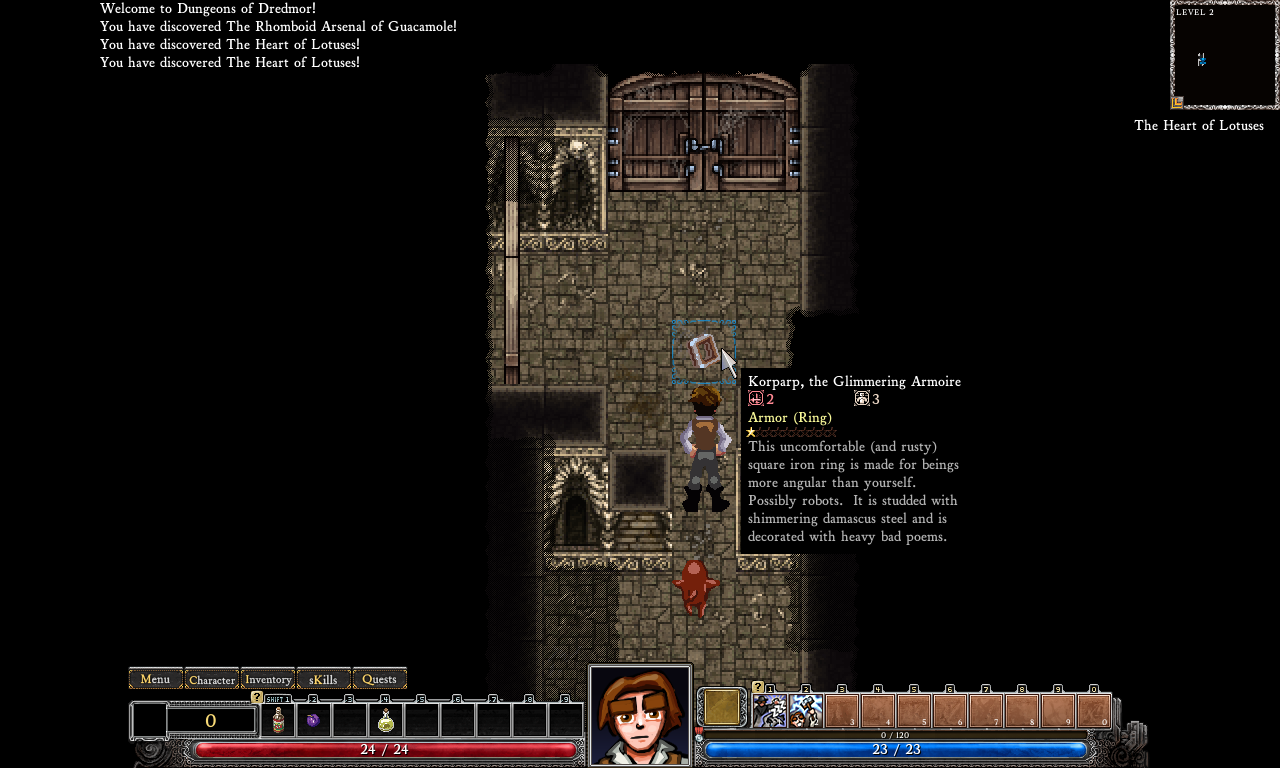This screenshot has width=1280, height=768.
Task: Activate the first skill with the dark-hatted figure
Action: [x=770, y=711]
